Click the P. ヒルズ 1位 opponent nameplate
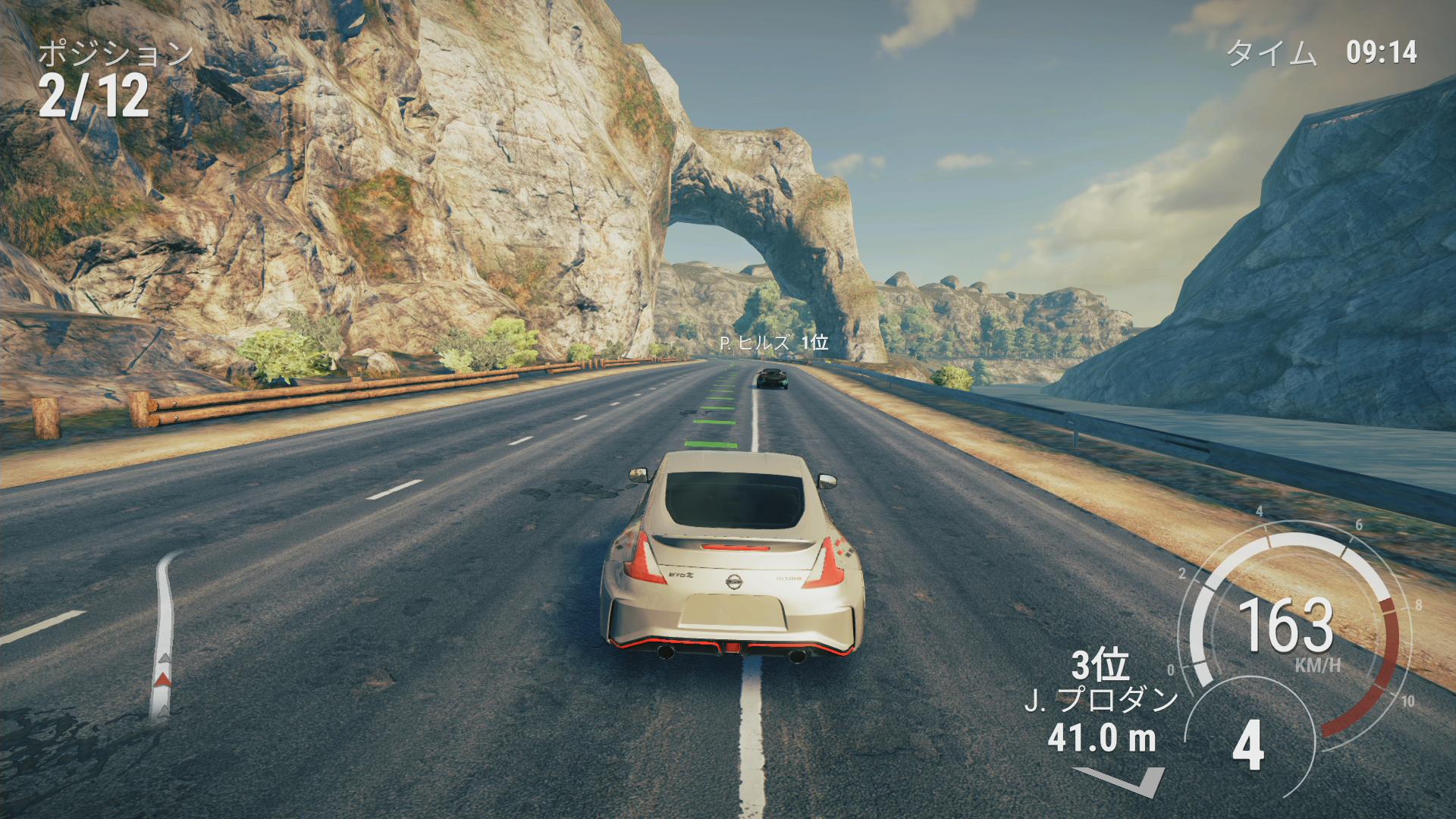The width and height of the screenshot is (1456, 819). [773, 343]
